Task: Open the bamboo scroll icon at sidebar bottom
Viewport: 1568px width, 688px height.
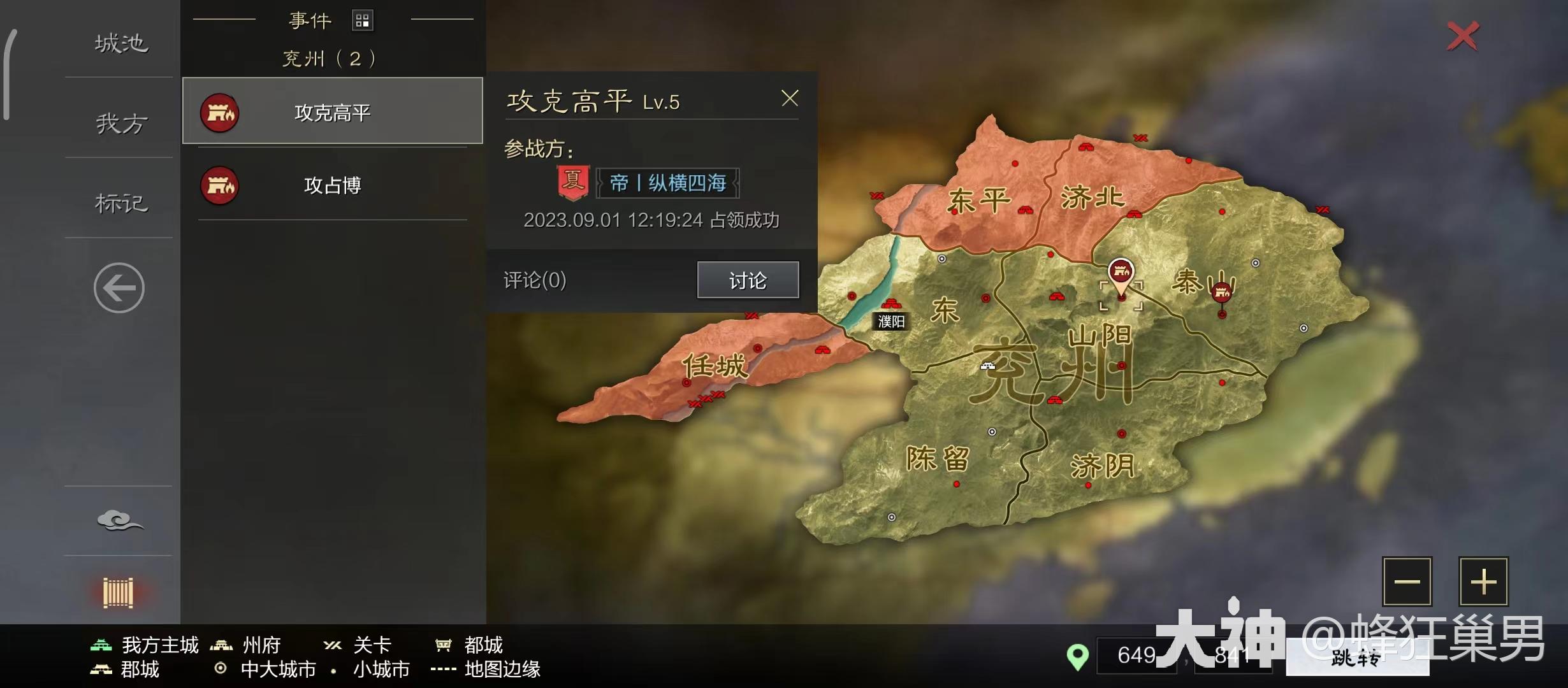Action: pos(119,592)
